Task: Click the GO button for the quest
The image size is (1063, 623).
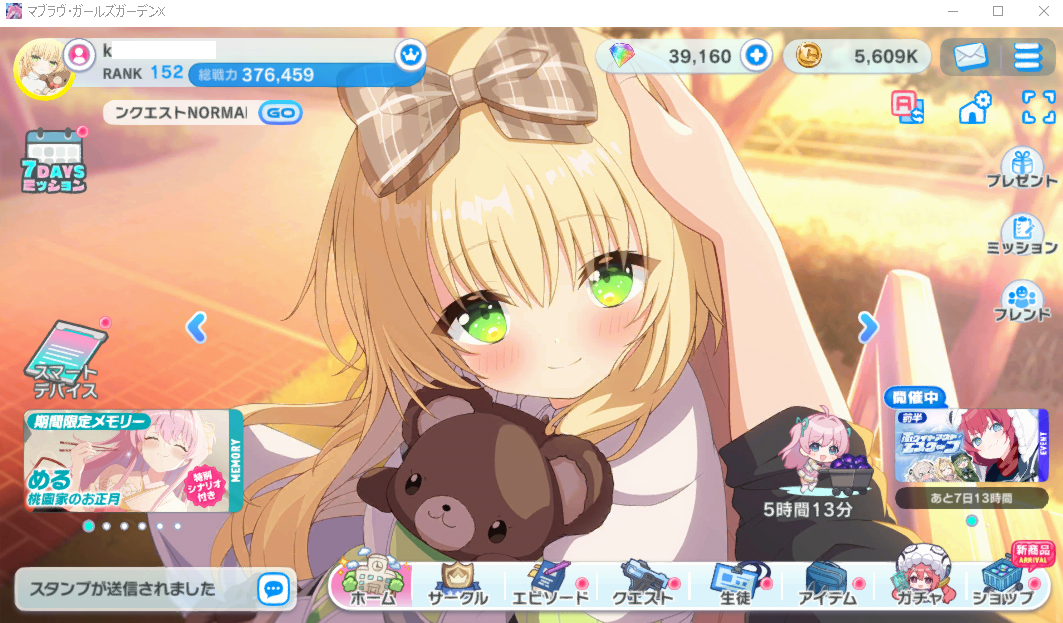Action: click(x=281, y=113)
